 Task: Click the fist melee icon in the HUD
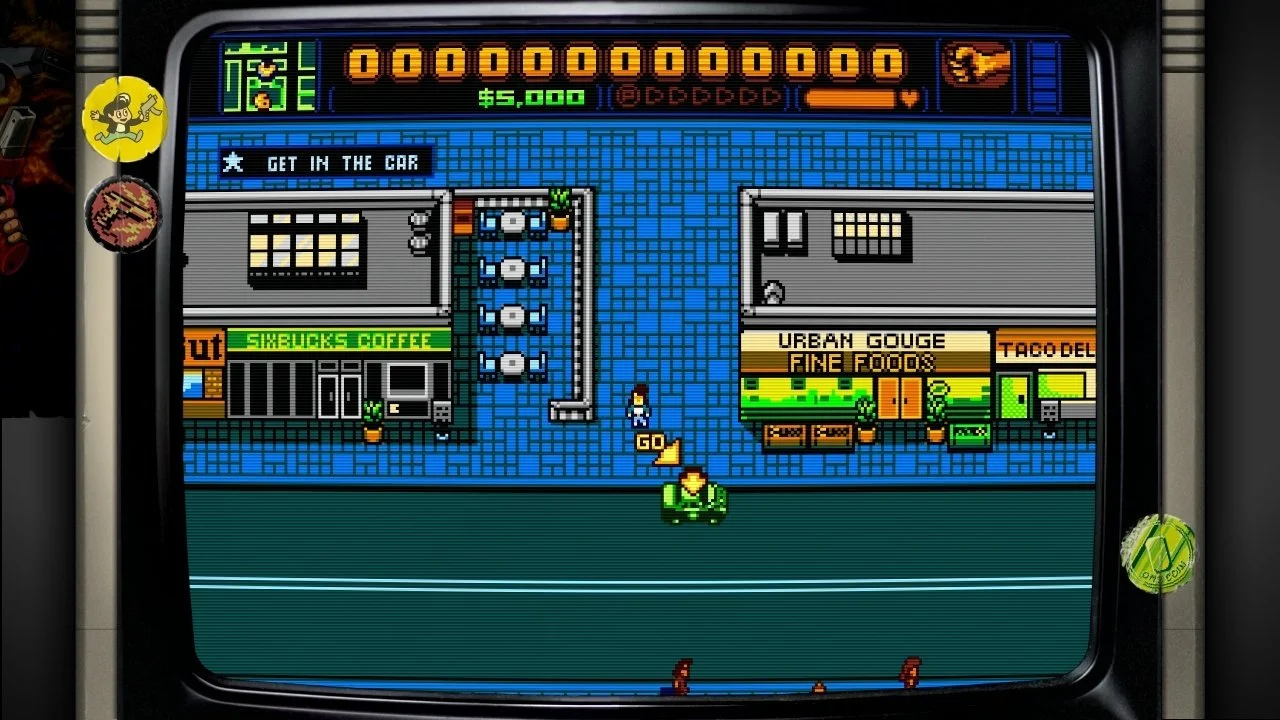(x=975, y=65)
